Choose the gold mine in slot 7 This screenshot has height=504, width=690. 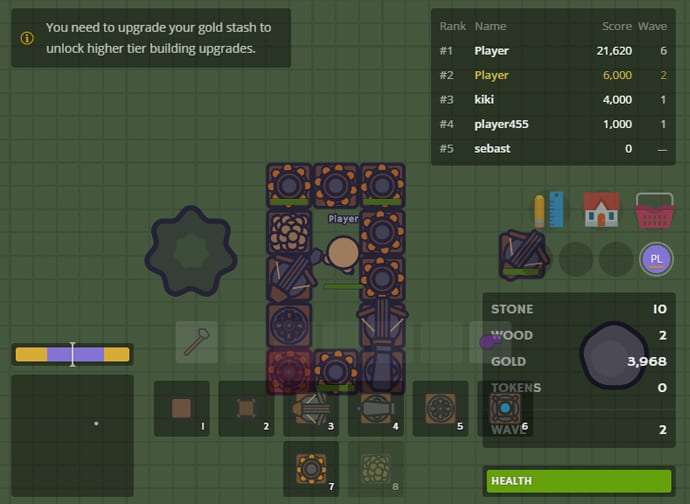[x=311, y=468]
